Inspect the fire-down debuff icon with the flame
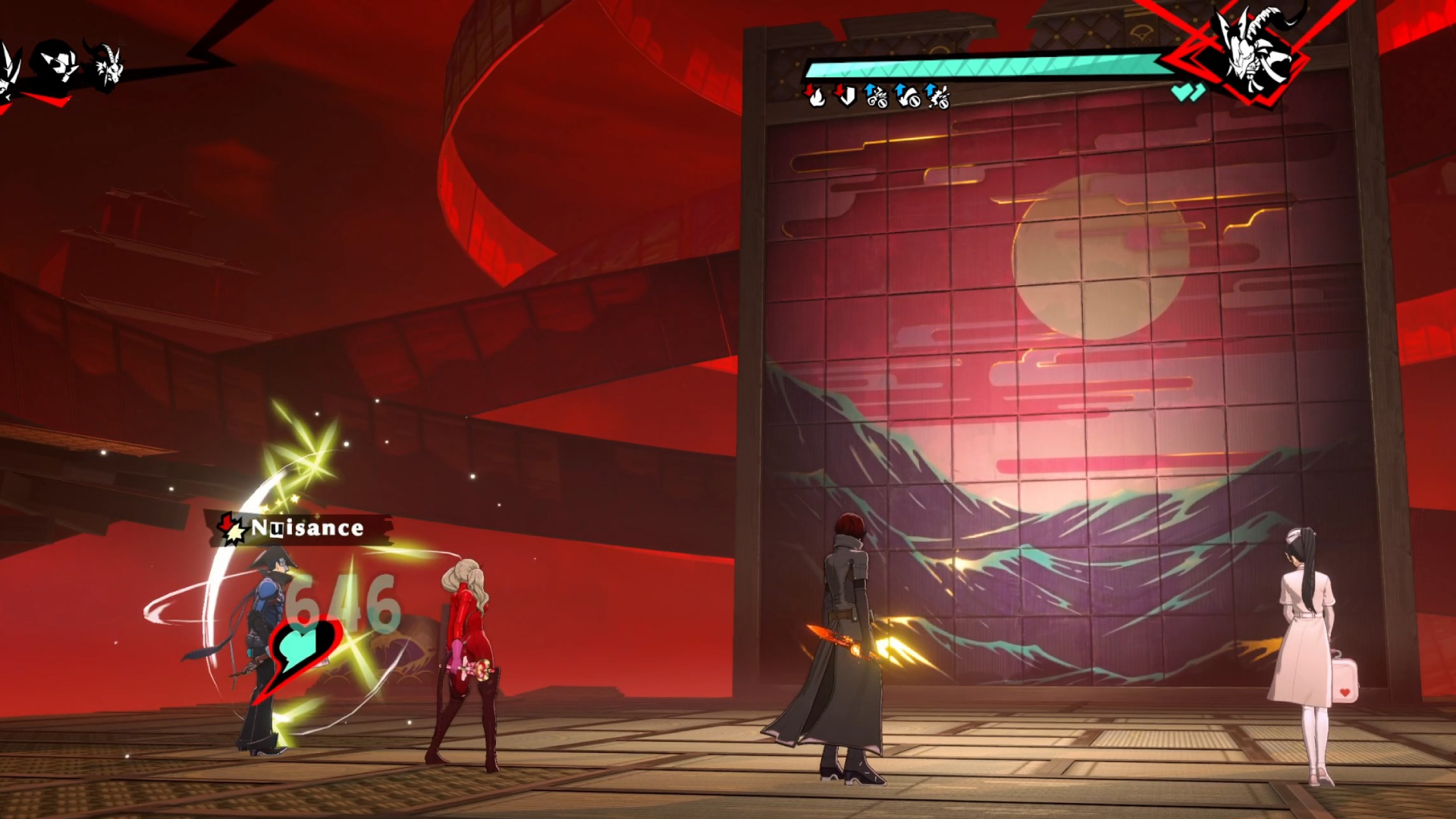Viewport: 1456px width, 819px height. [x=815, y=96]
